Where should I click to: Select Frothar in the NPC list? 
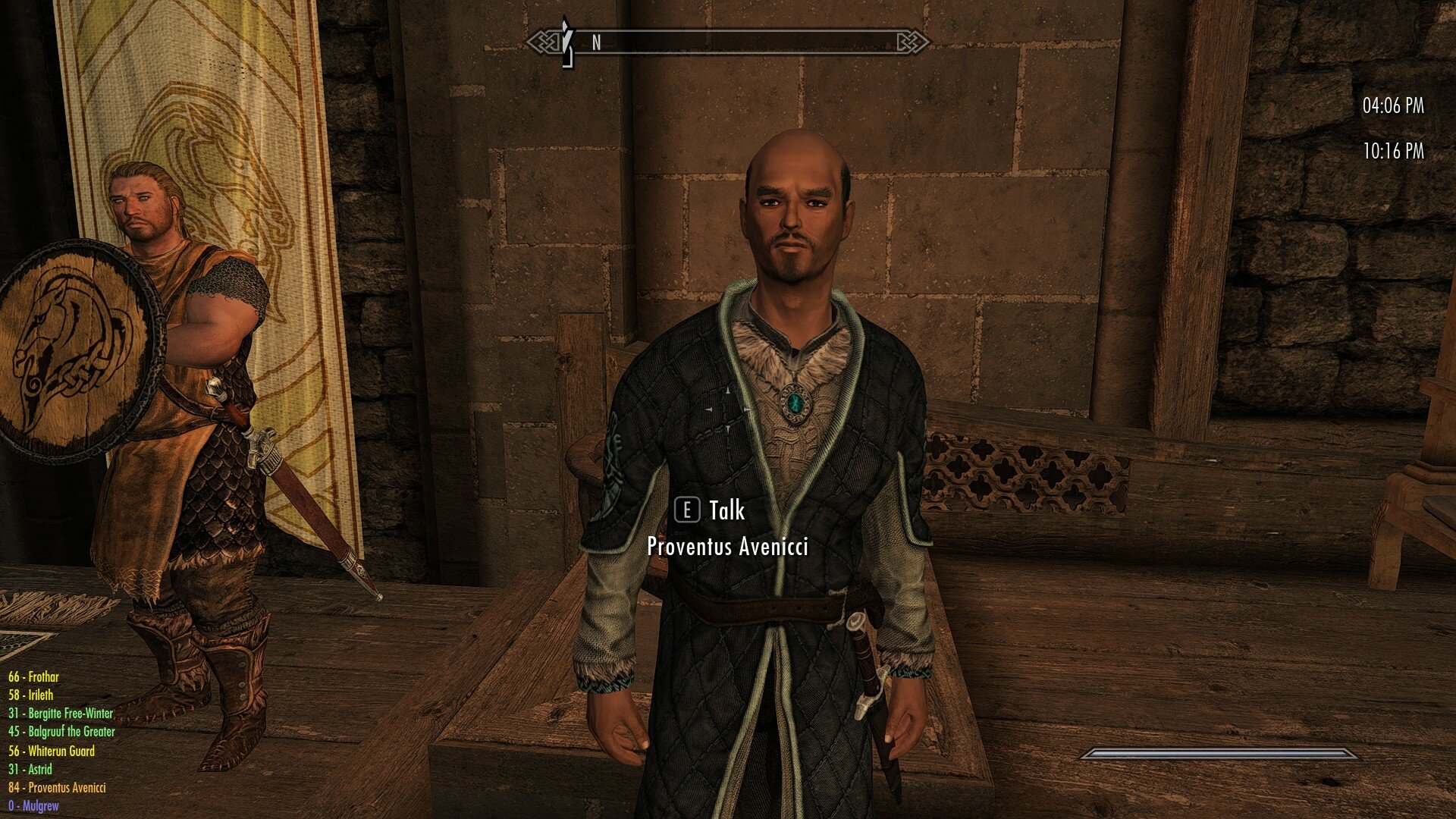(x=33, y=676)
